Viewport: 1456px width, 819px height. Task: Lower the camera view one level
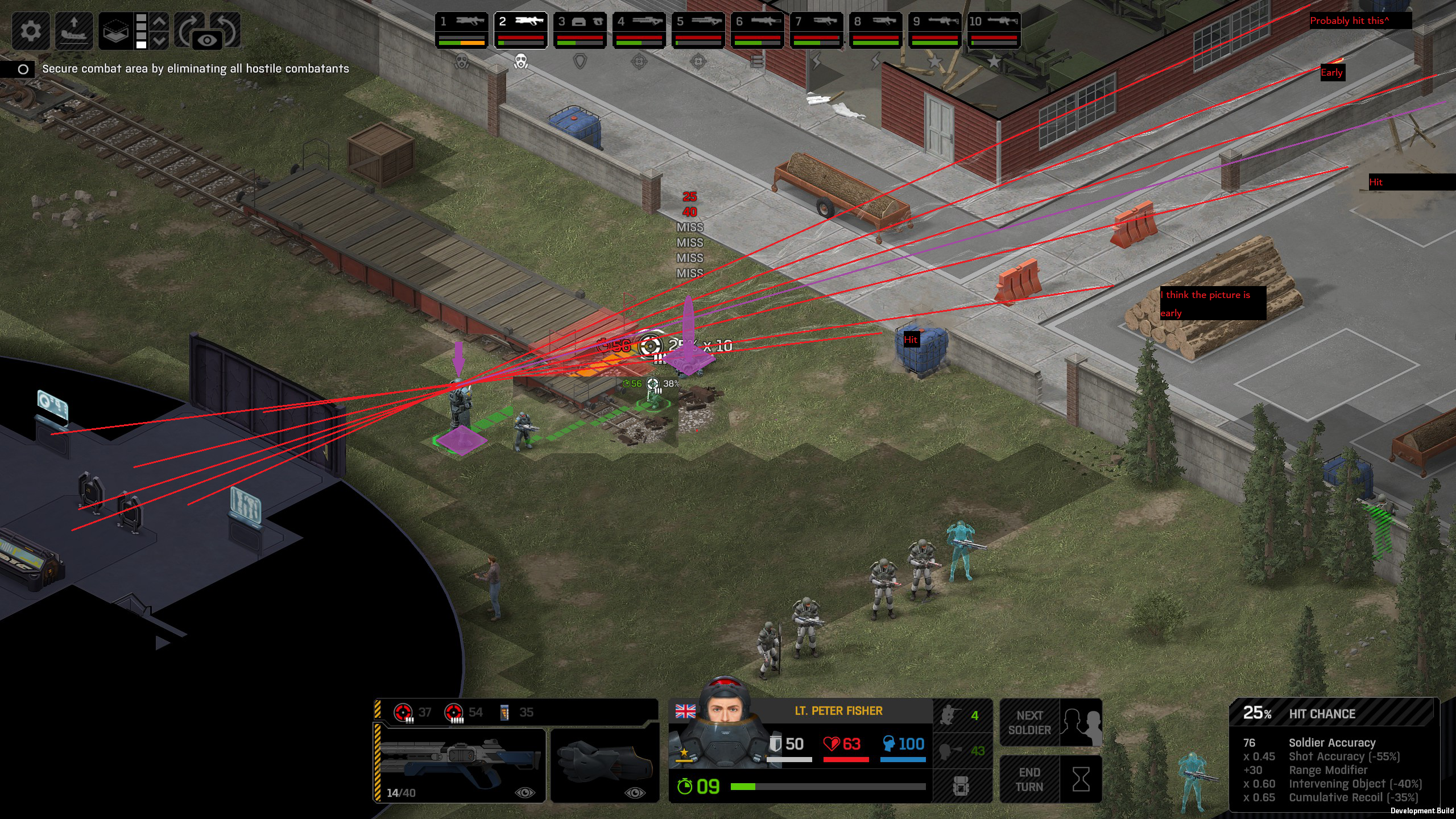160,41
